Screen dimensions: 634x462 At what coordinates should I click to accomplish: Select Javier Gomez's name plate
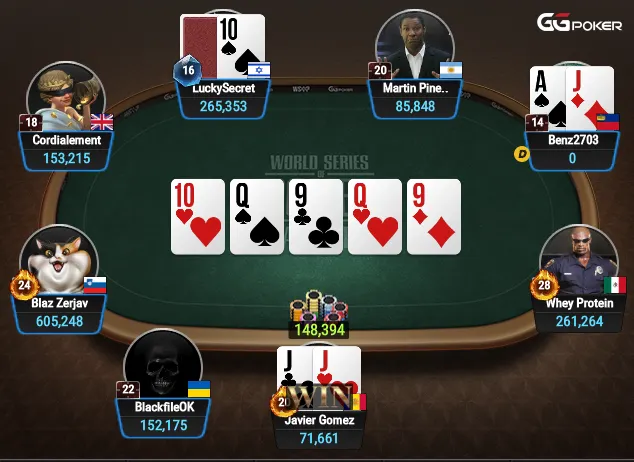coord(320,428)
